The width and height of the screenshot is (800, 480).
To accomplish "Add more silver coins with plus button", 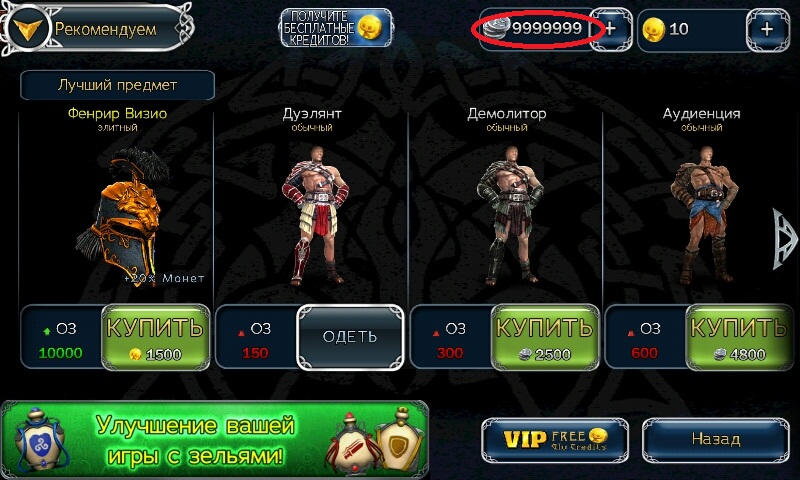I will (x=611, y=29).
